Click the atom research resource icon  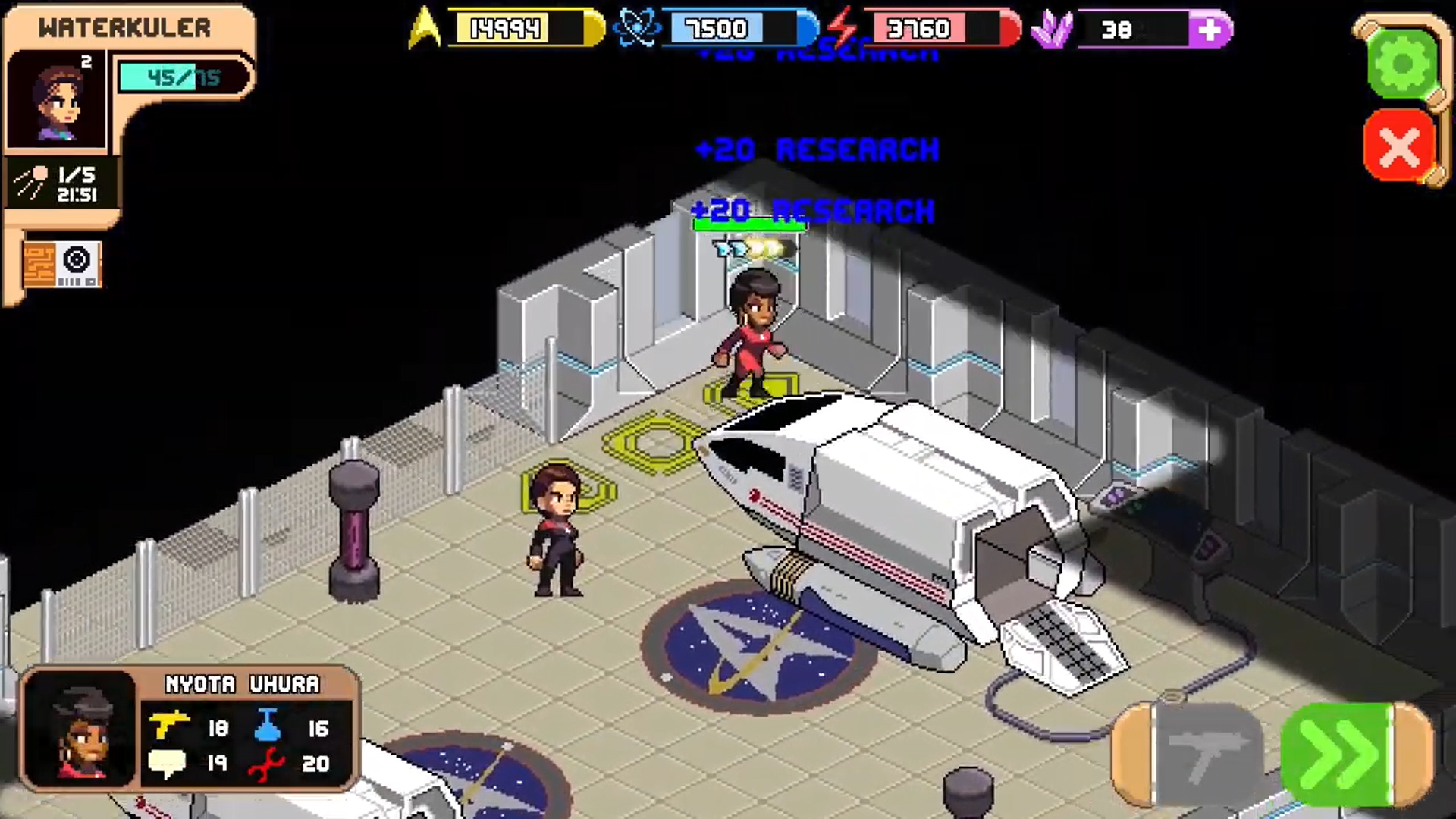(x=637, y=29)
